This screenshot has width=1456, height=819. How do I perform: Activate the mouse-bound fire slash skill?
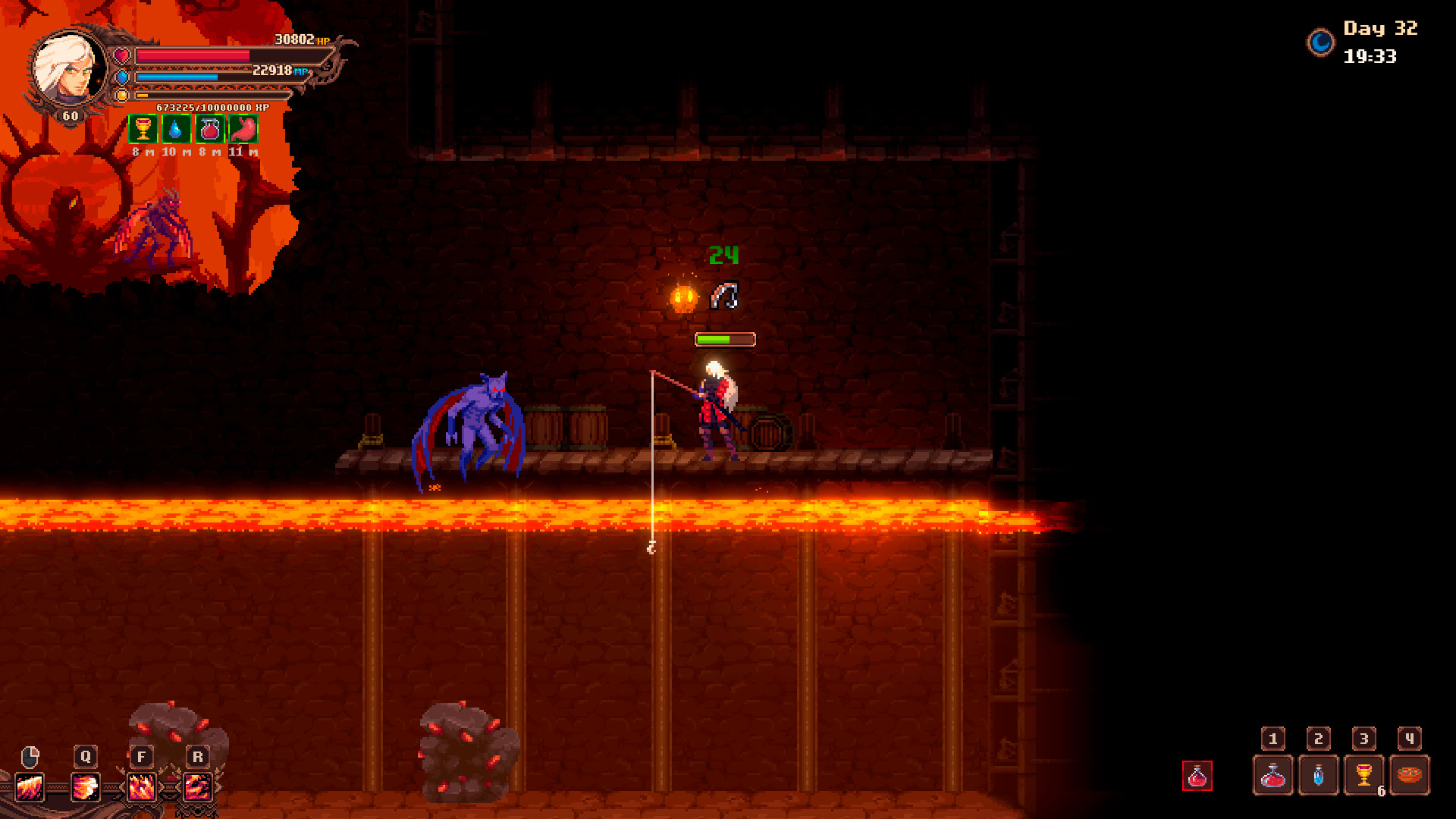click(x=30, y=787)
